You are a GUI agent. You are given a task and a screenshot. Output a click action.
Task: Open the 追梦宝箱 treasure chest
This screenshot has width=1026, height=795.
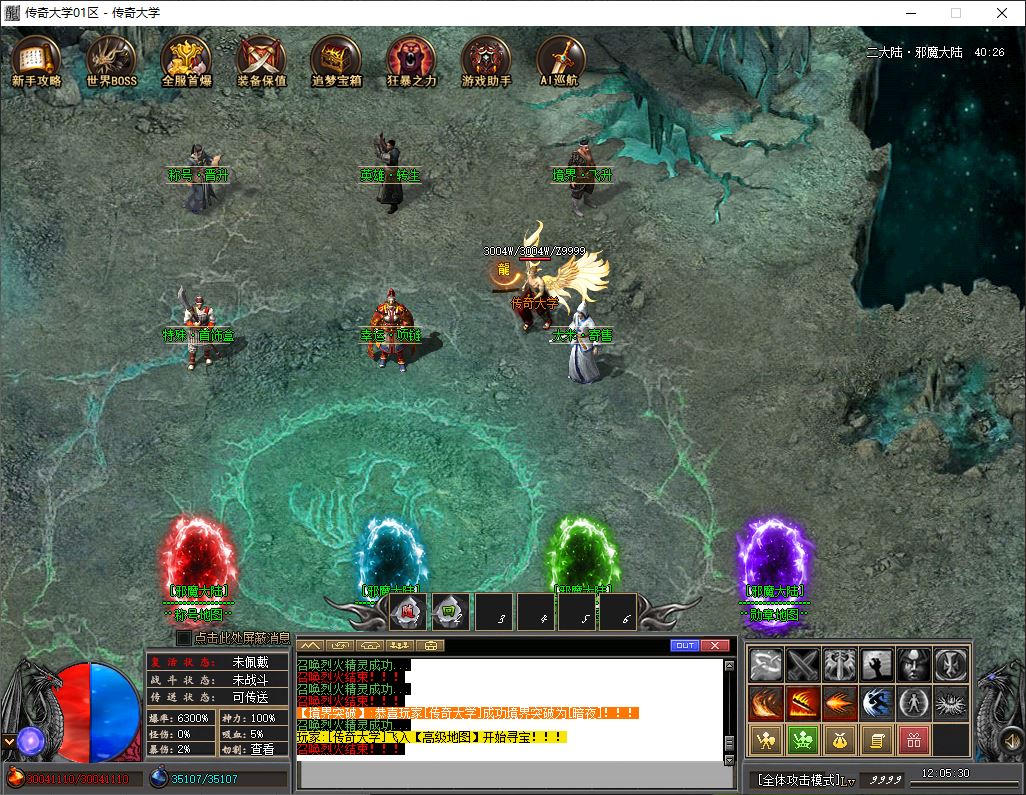click(x=336, y=60)
